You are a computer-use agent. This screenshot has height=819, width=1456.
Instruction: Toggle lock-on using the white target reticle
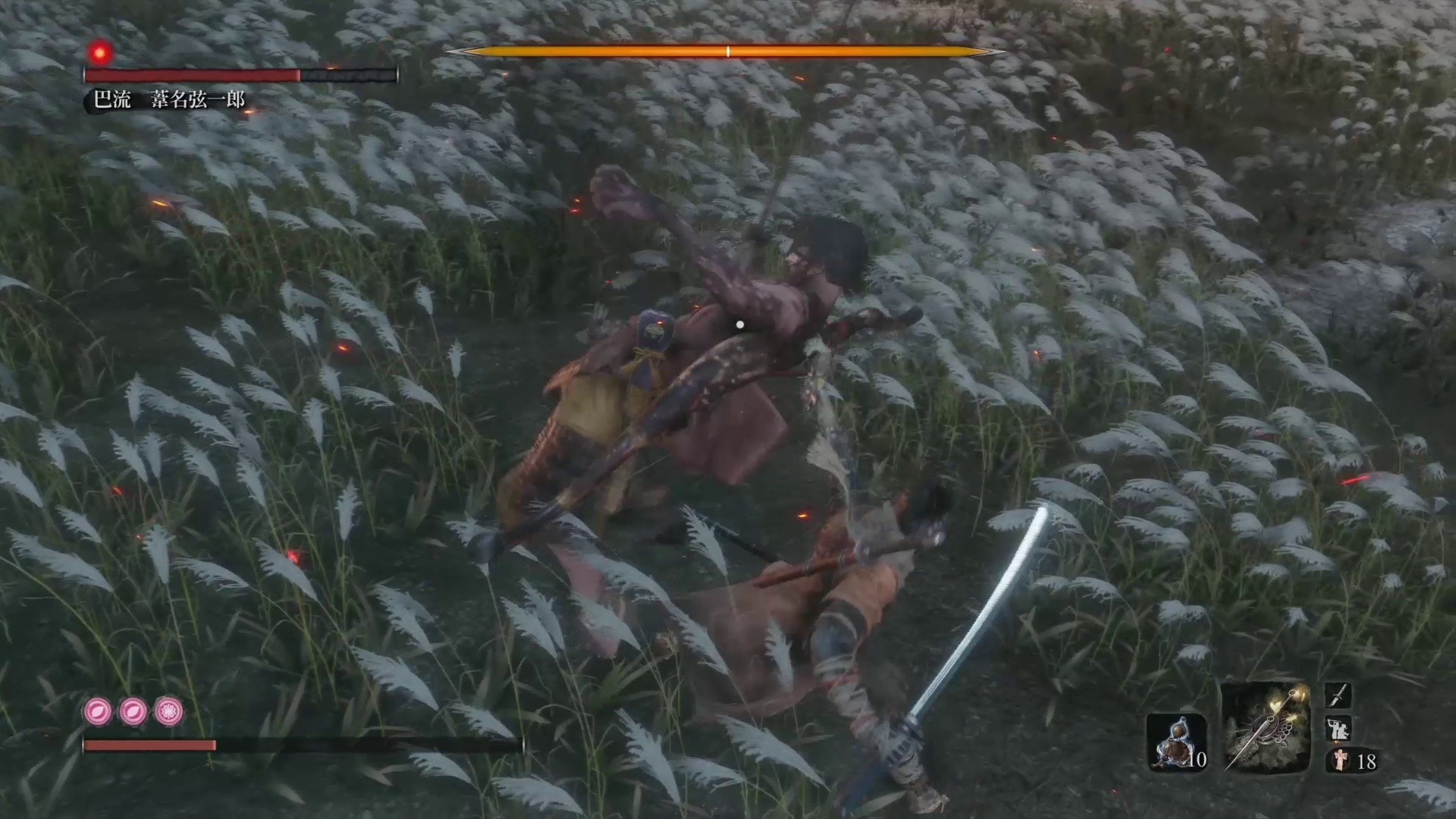tap(740, 323)
